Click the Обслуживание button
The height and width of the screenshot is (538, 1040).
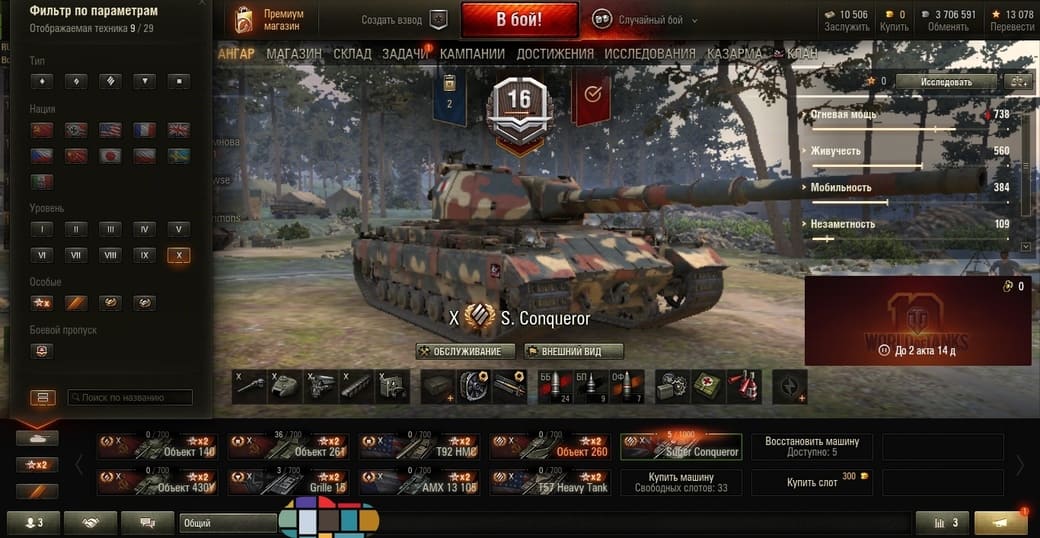(x=466, y=351)
